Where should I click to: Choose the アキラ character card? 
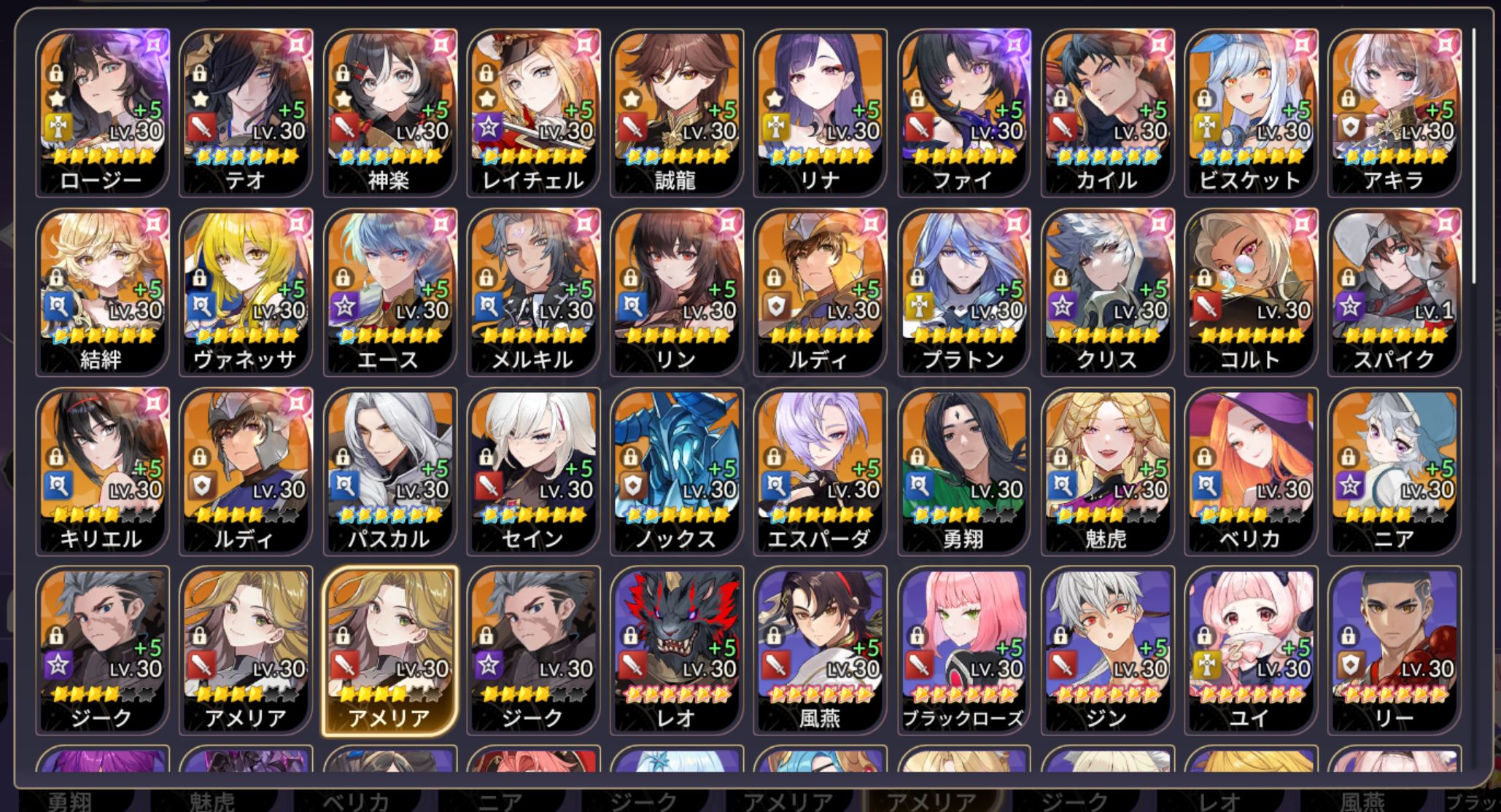[x=1395, y=113]
